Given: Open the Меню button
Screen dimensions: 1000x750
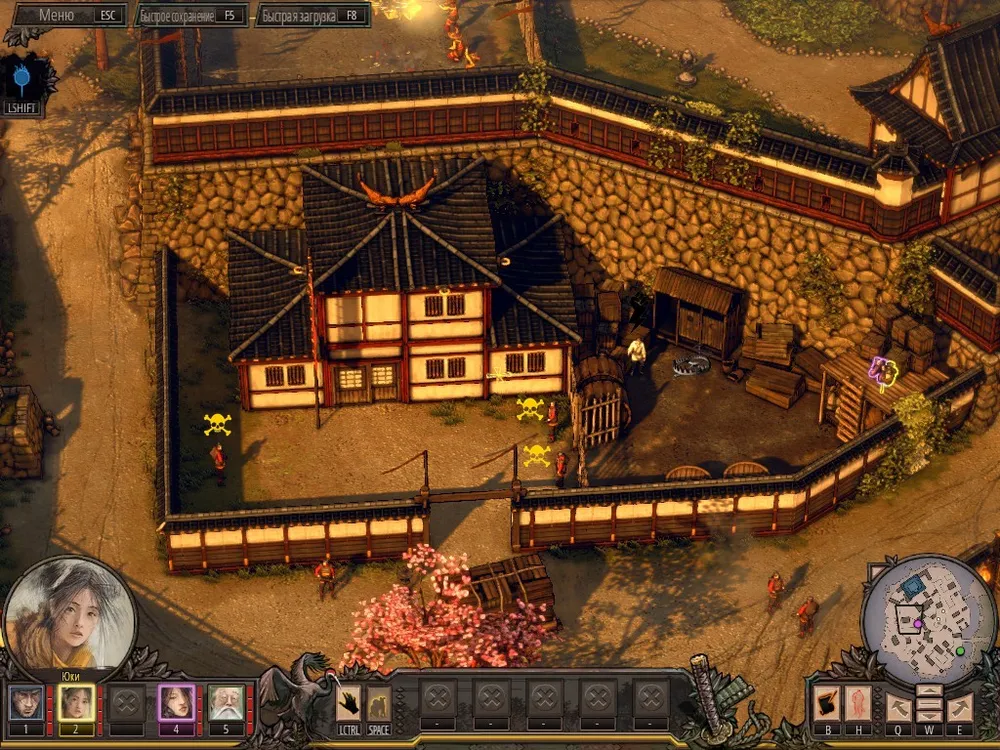Looking at the screenshot, I should pos(65,15).
